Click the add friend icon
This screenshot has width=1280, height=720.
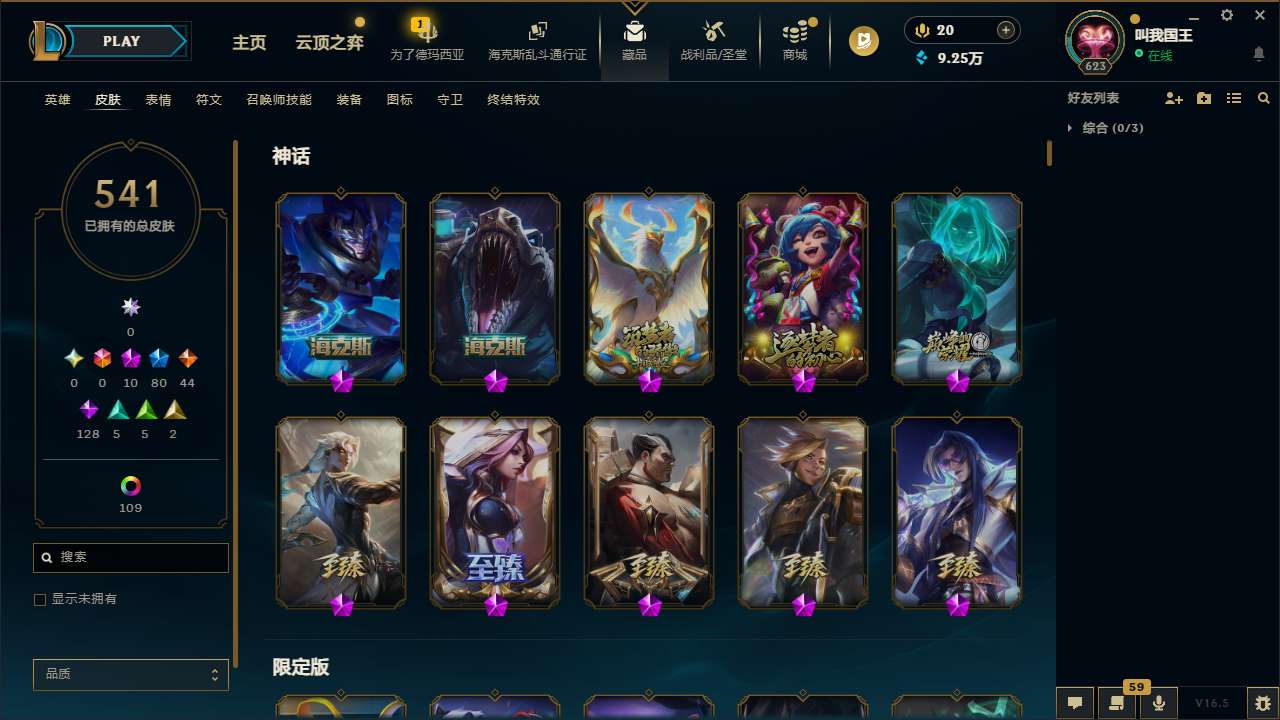point(1174,98)
